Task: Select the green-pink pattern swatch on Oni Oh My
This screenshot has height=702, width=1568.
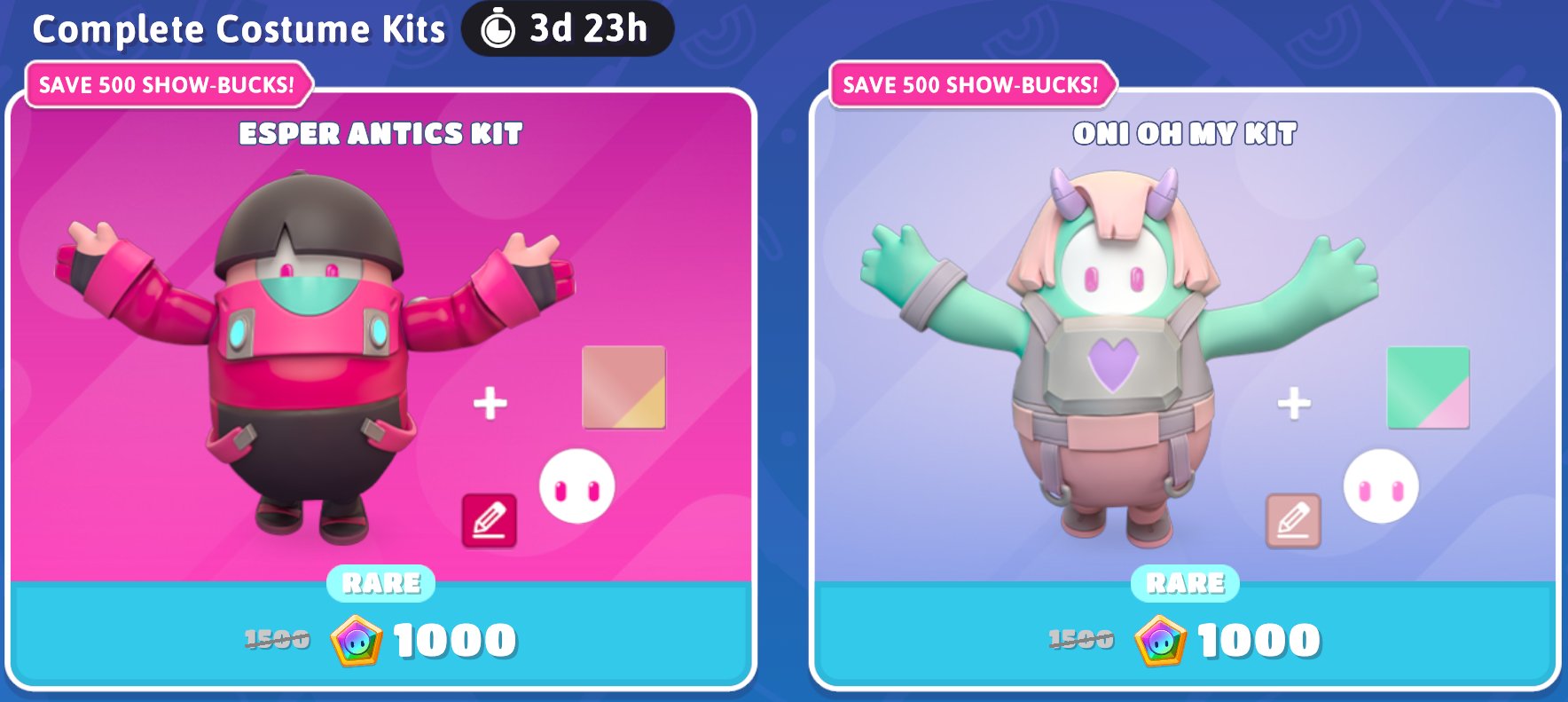Action: tap(1430, 389)
